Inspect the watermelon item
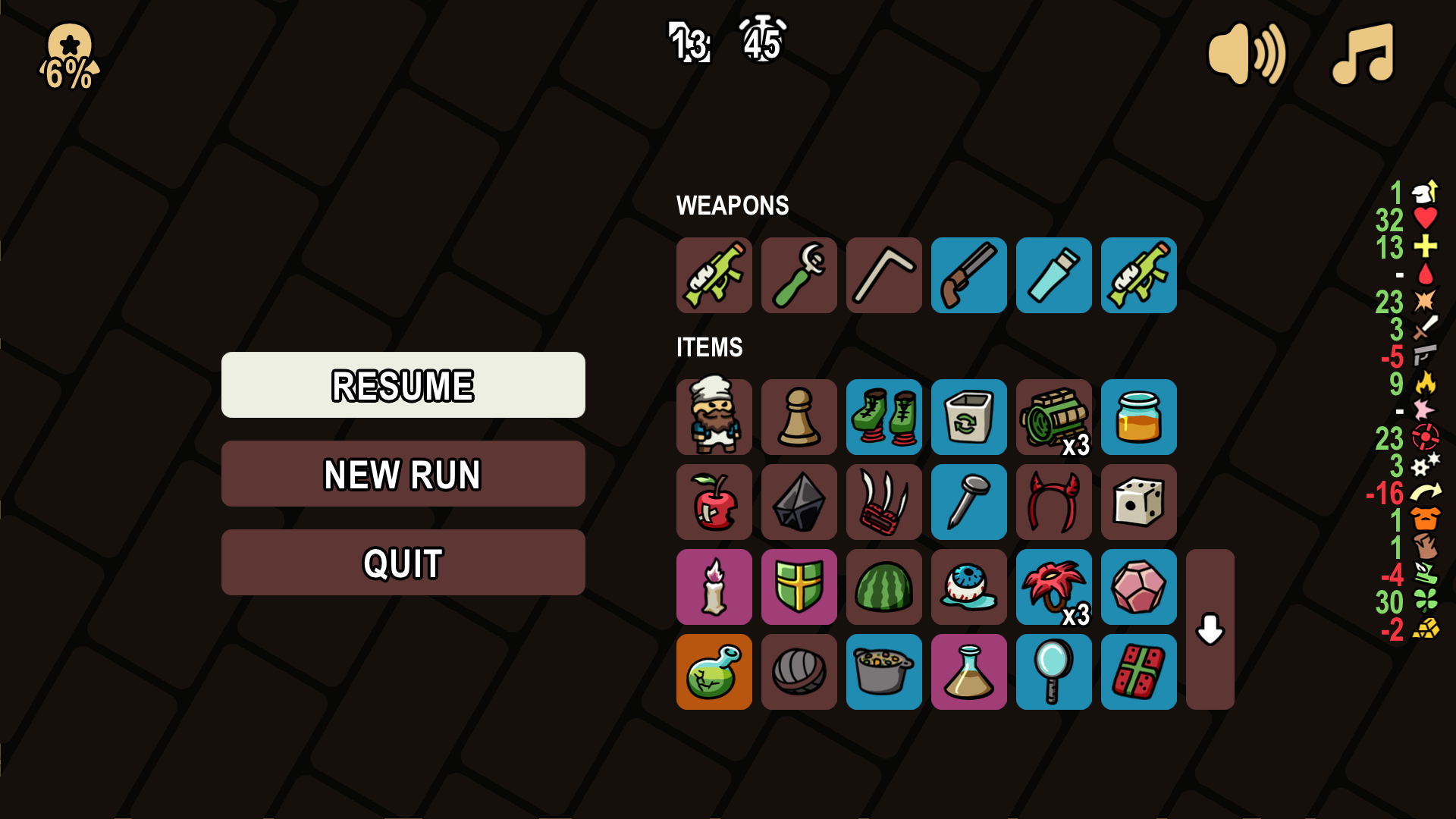The height and width of the screenshot is (819, 1456). 884,587
